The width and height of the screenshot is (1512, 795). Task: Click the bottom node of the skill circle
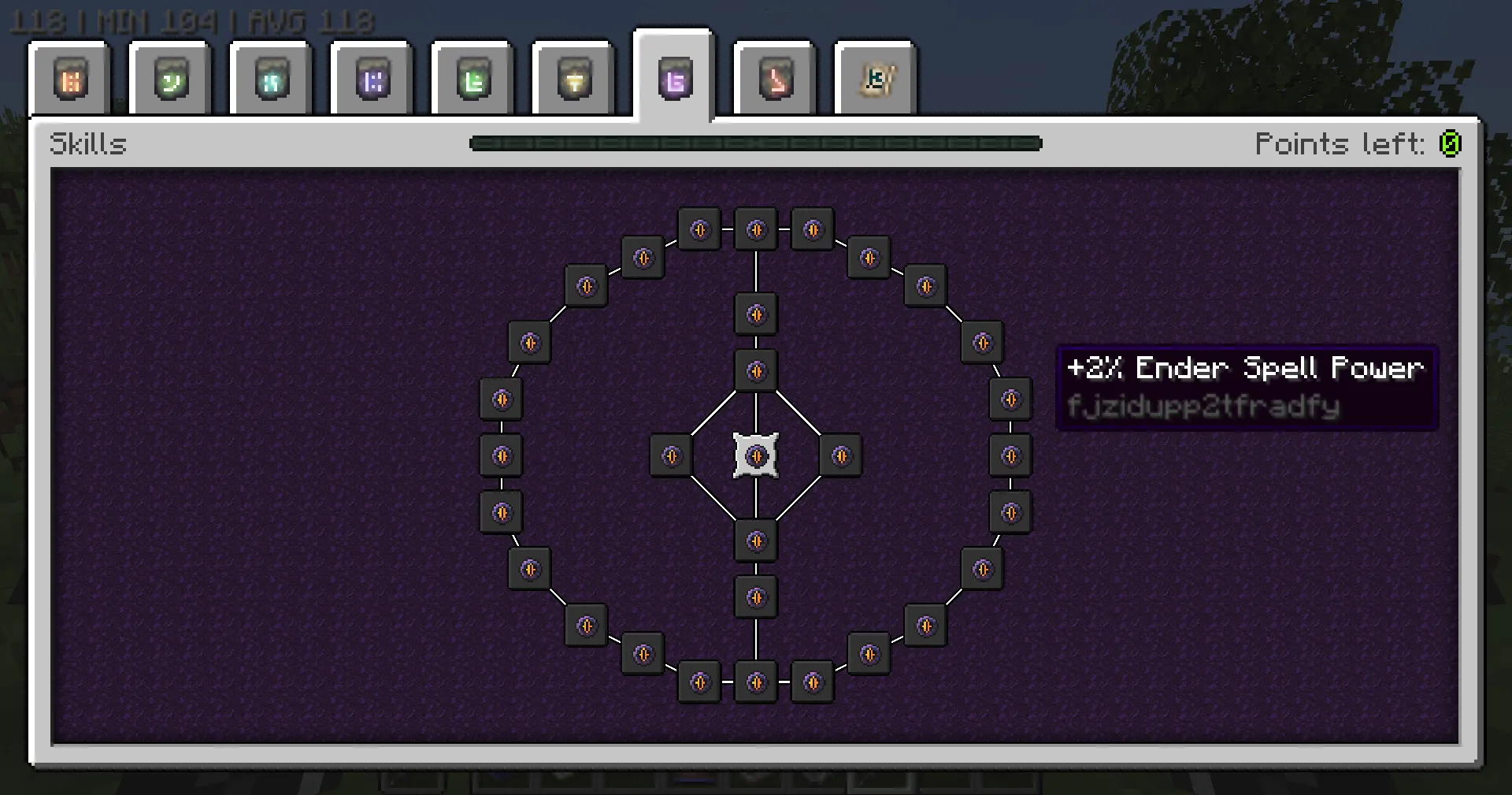pyautogui.click(x=755, y=682)
